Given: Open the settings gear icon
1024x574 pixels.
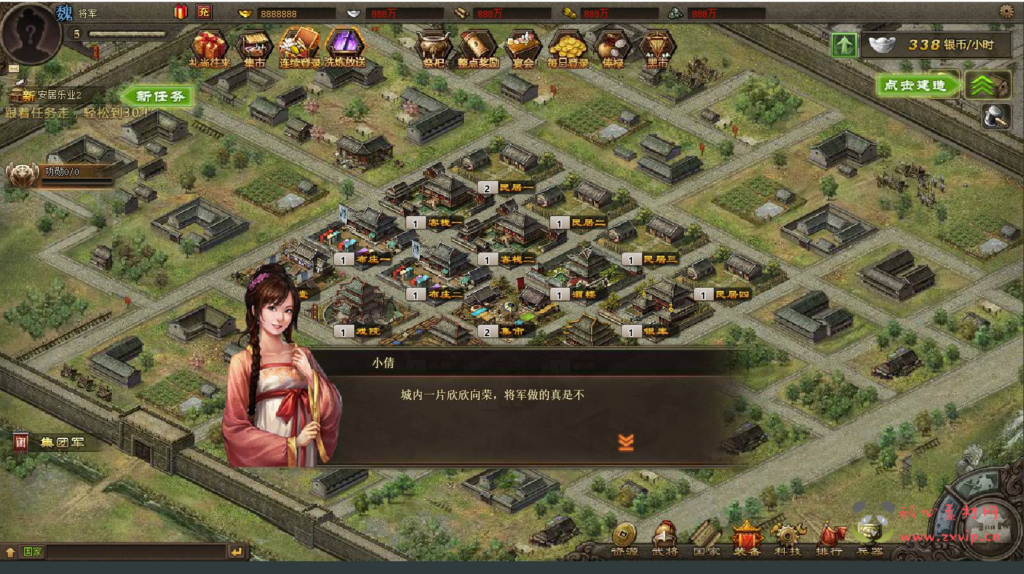Looking at the screenshot, I should [1006, 11].
